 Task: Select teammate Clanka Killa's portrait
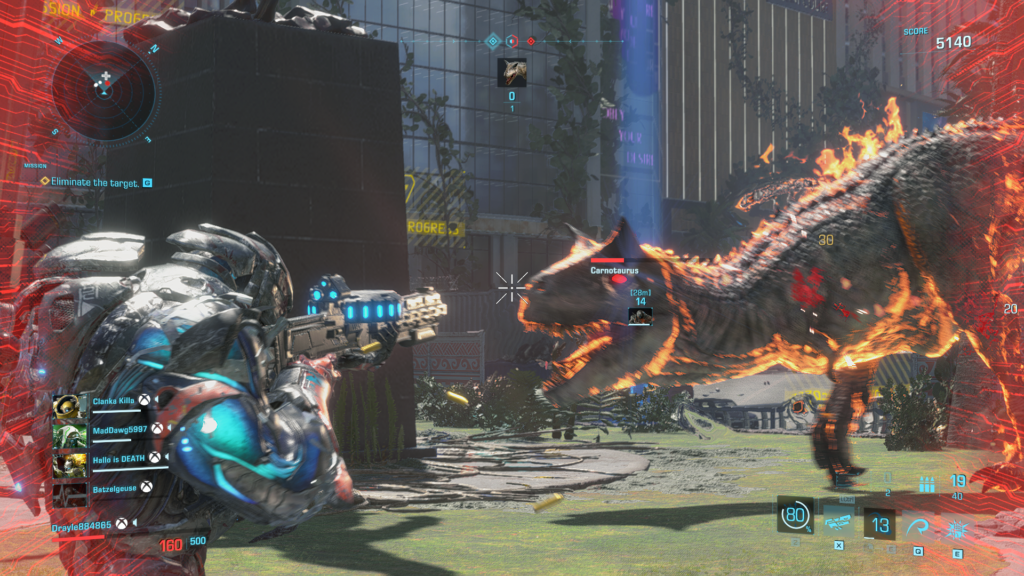(68, 404)
